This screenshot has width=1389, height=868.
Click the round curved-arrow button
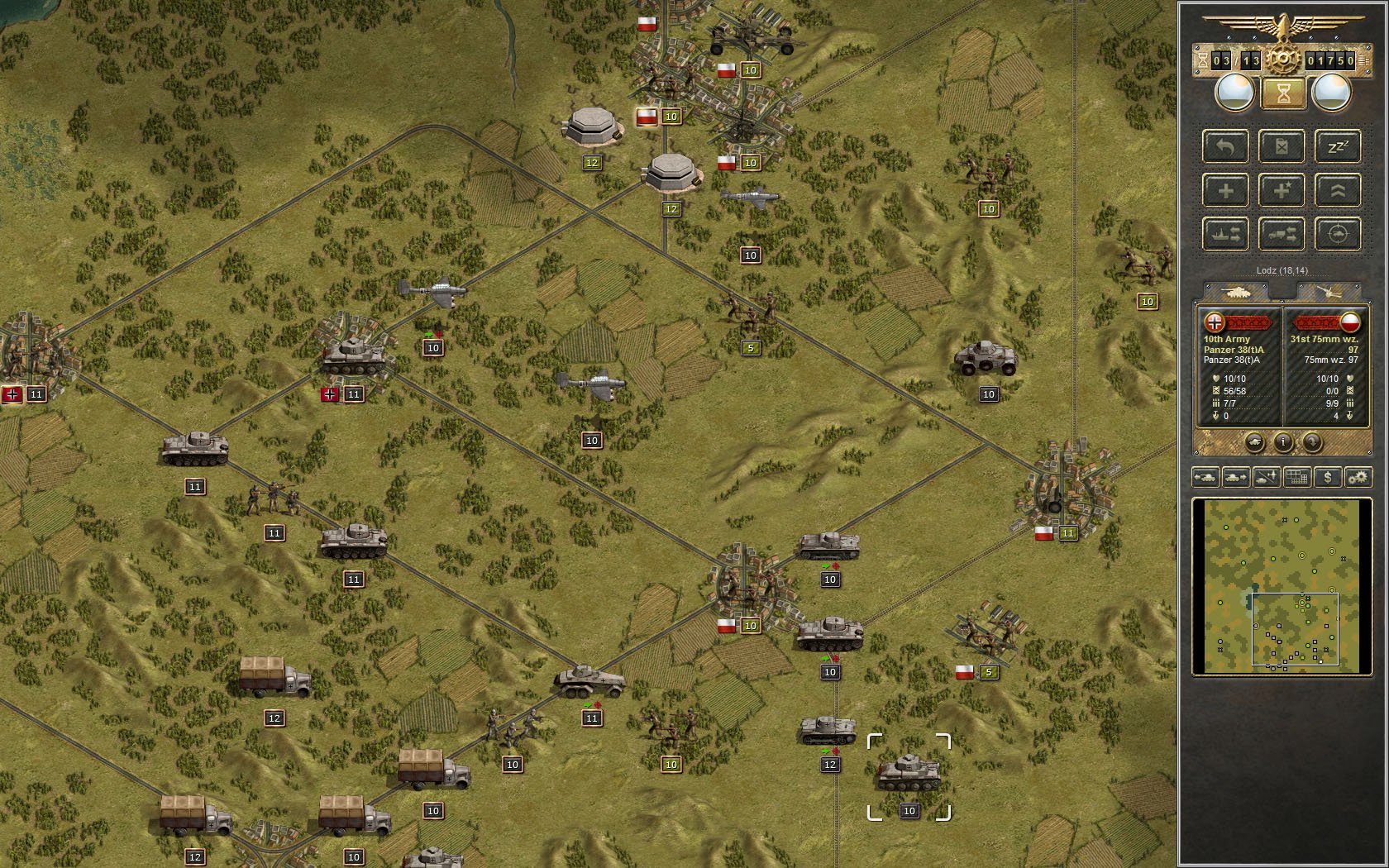pyautogui.click(x=1312, y=442)
